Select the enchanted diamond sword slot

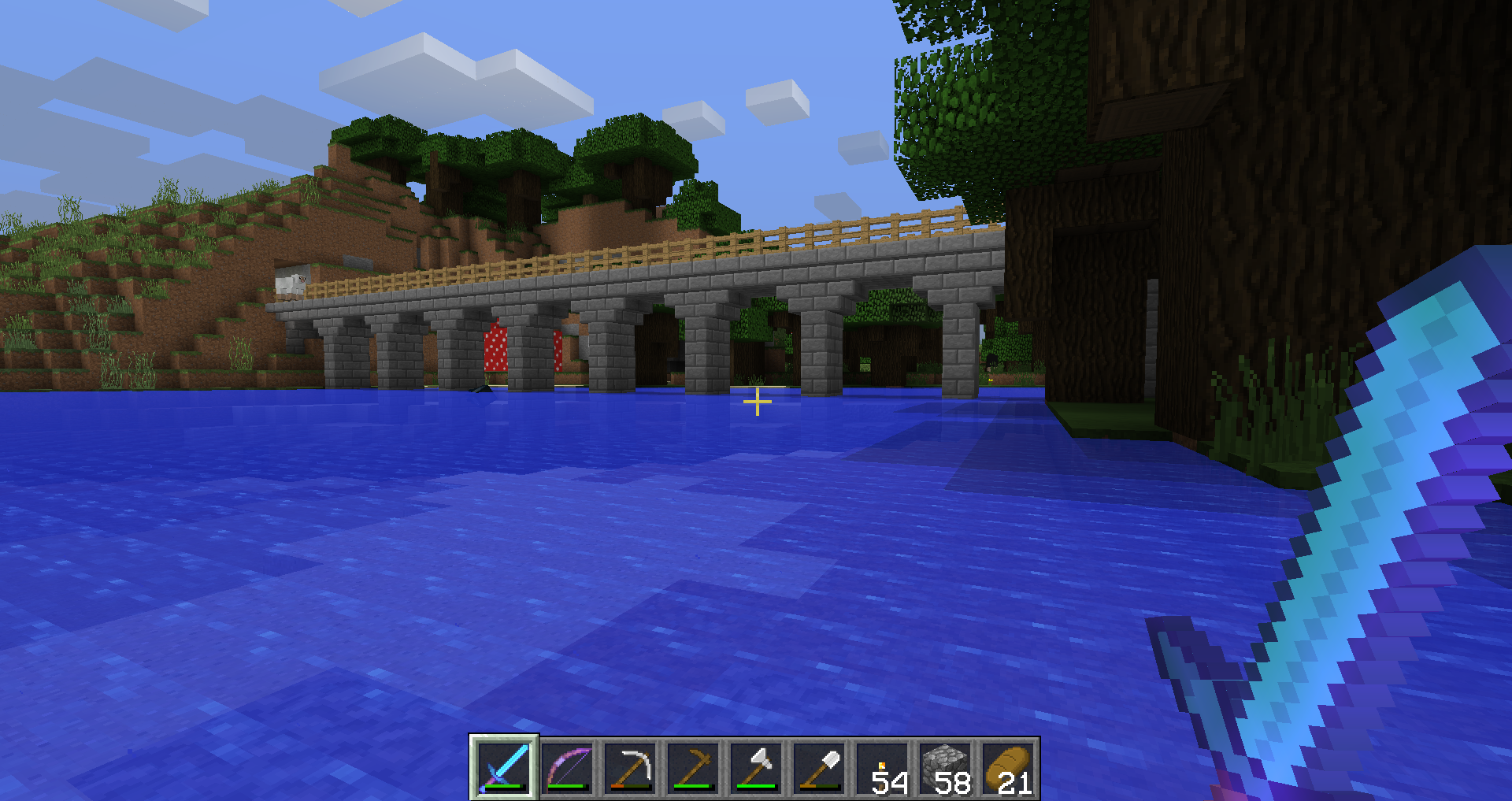[504, 768]
